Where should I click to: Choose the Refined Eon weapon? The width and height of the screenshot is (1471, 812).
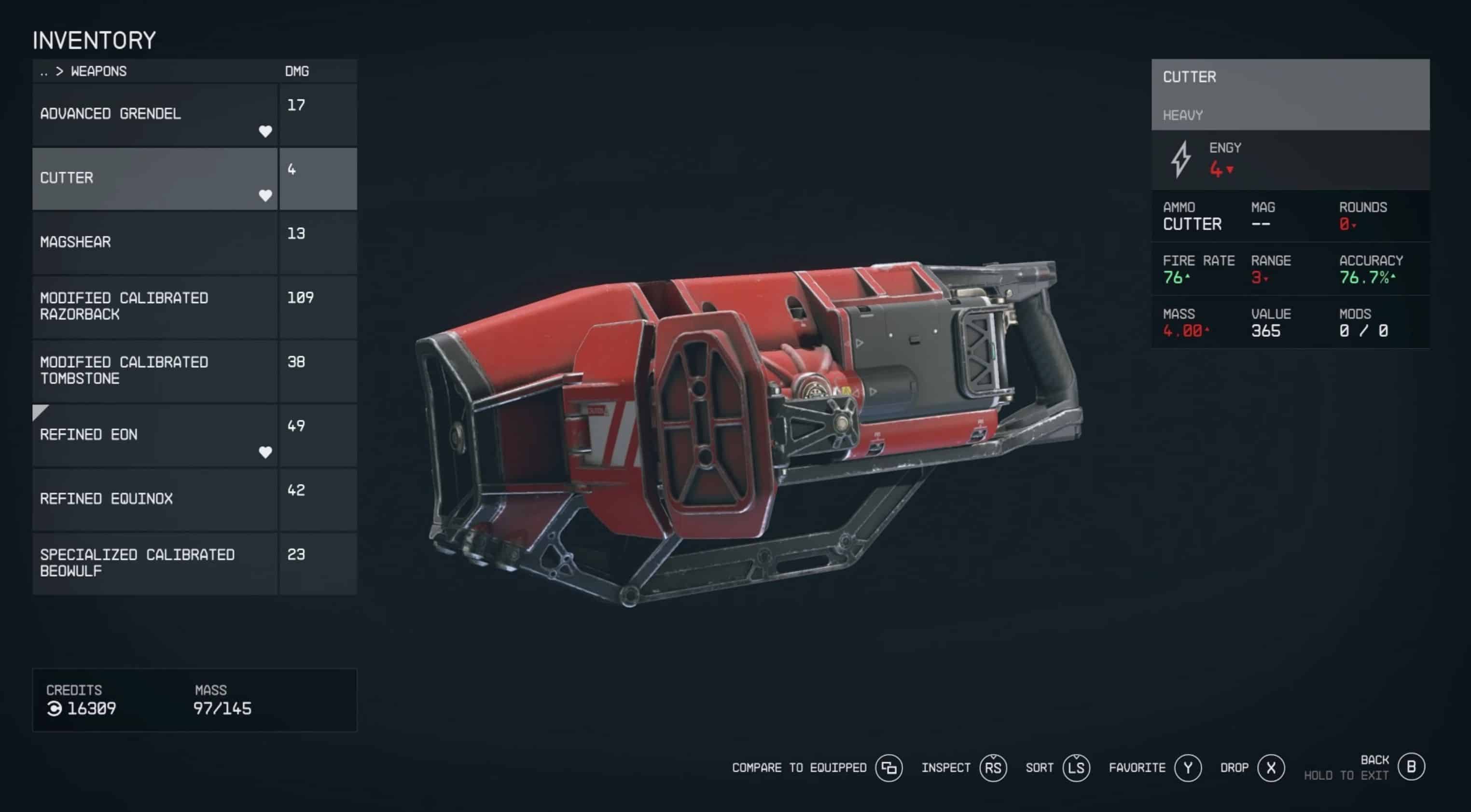pos(154,435)
